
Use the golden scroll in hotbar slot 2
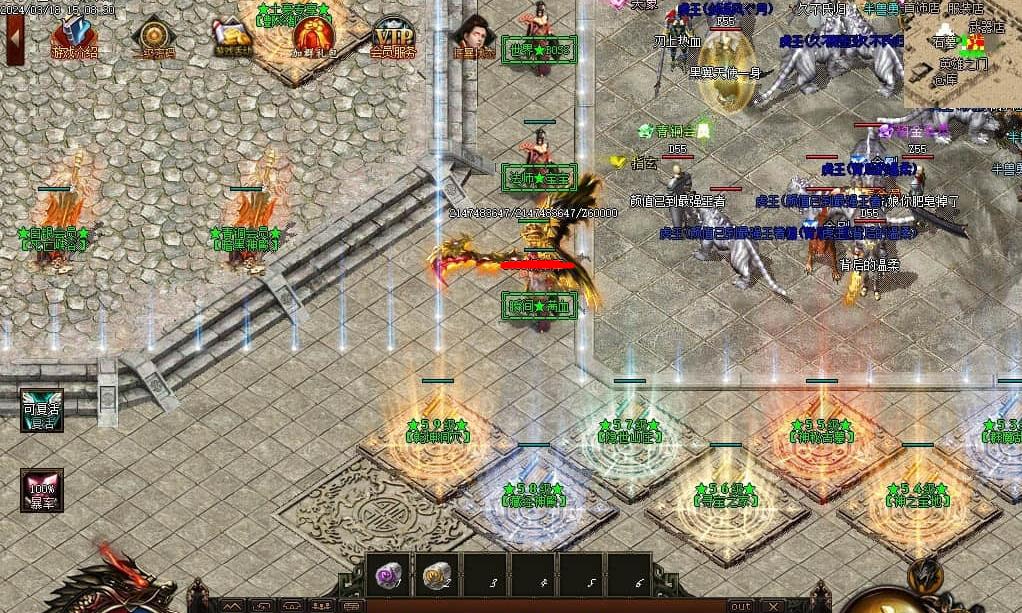(x=437, y=574)
